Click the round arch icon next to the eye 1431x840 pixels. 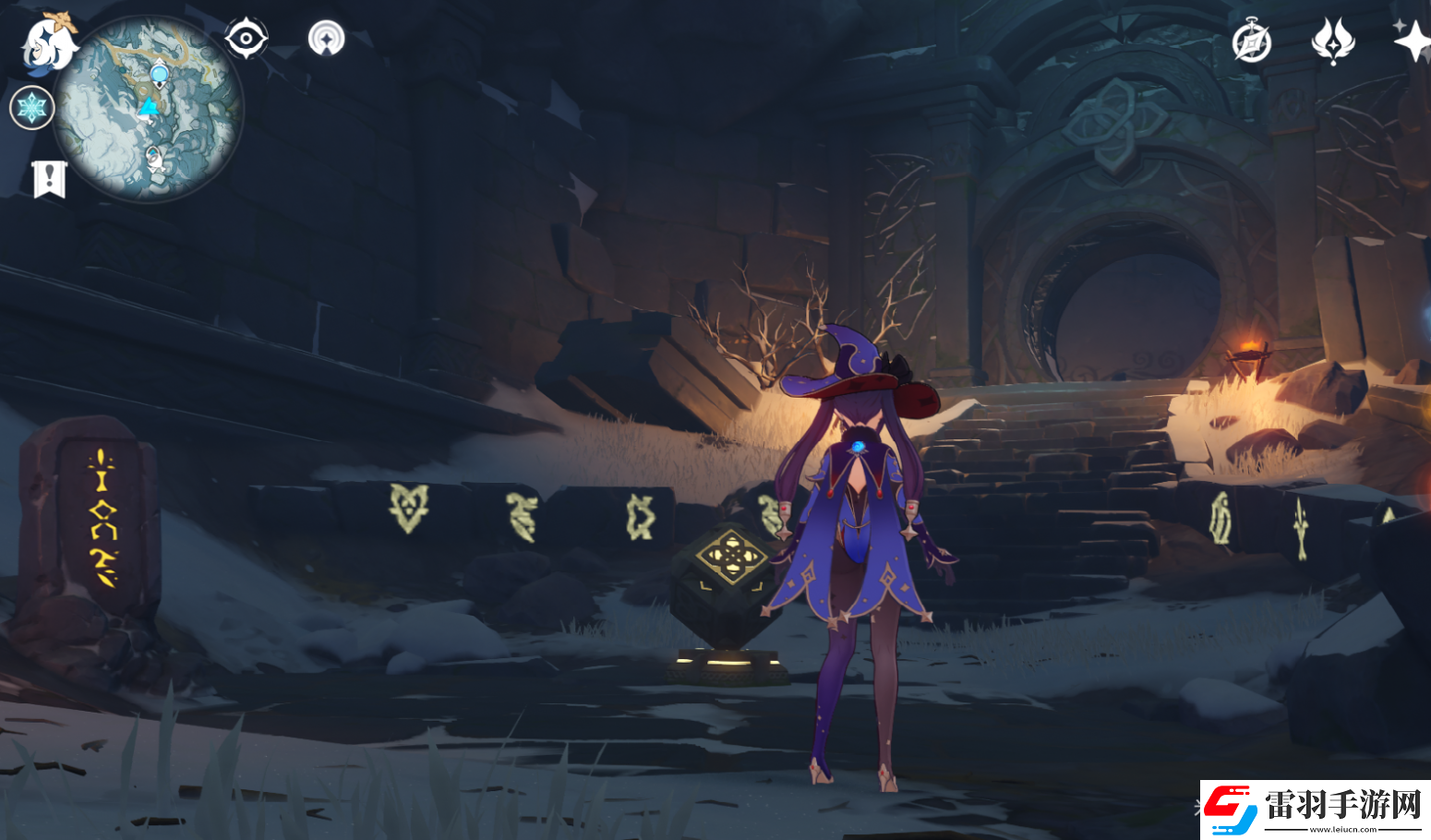pyautogui.click(x=326, y=39)
